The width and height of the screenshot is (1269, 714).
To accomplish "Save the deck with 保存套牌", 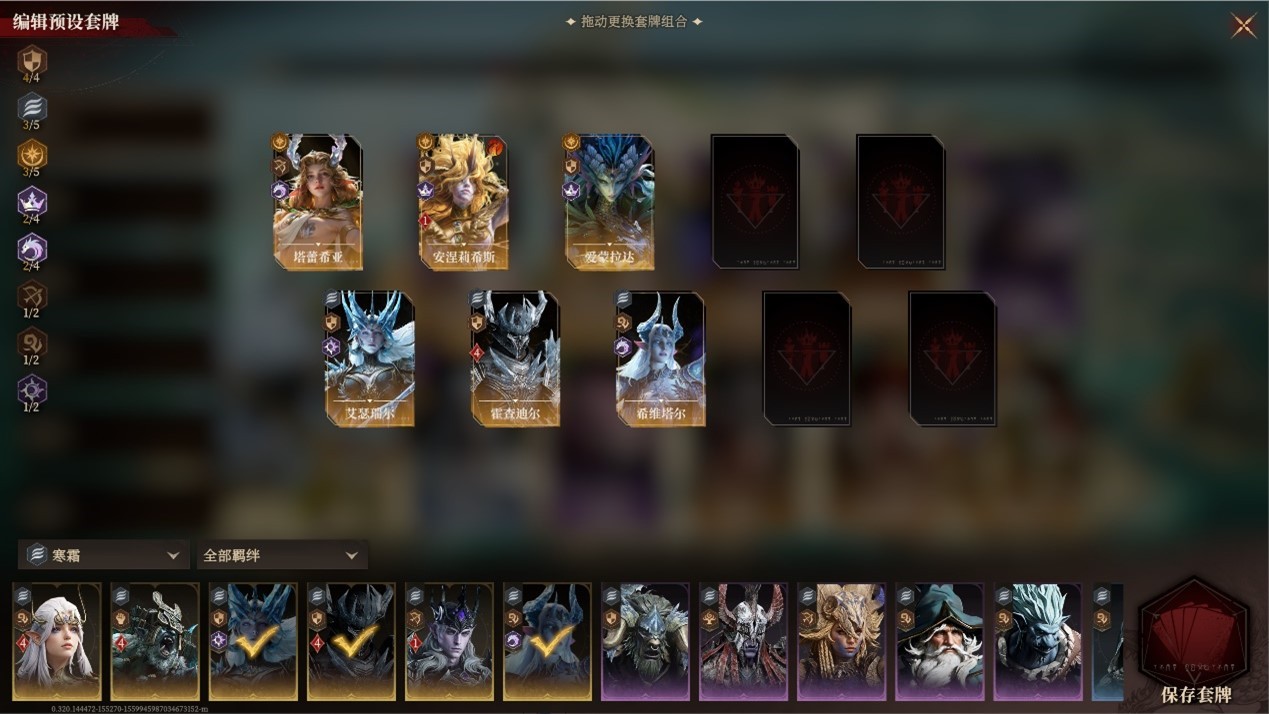I will coord(1195,642).
